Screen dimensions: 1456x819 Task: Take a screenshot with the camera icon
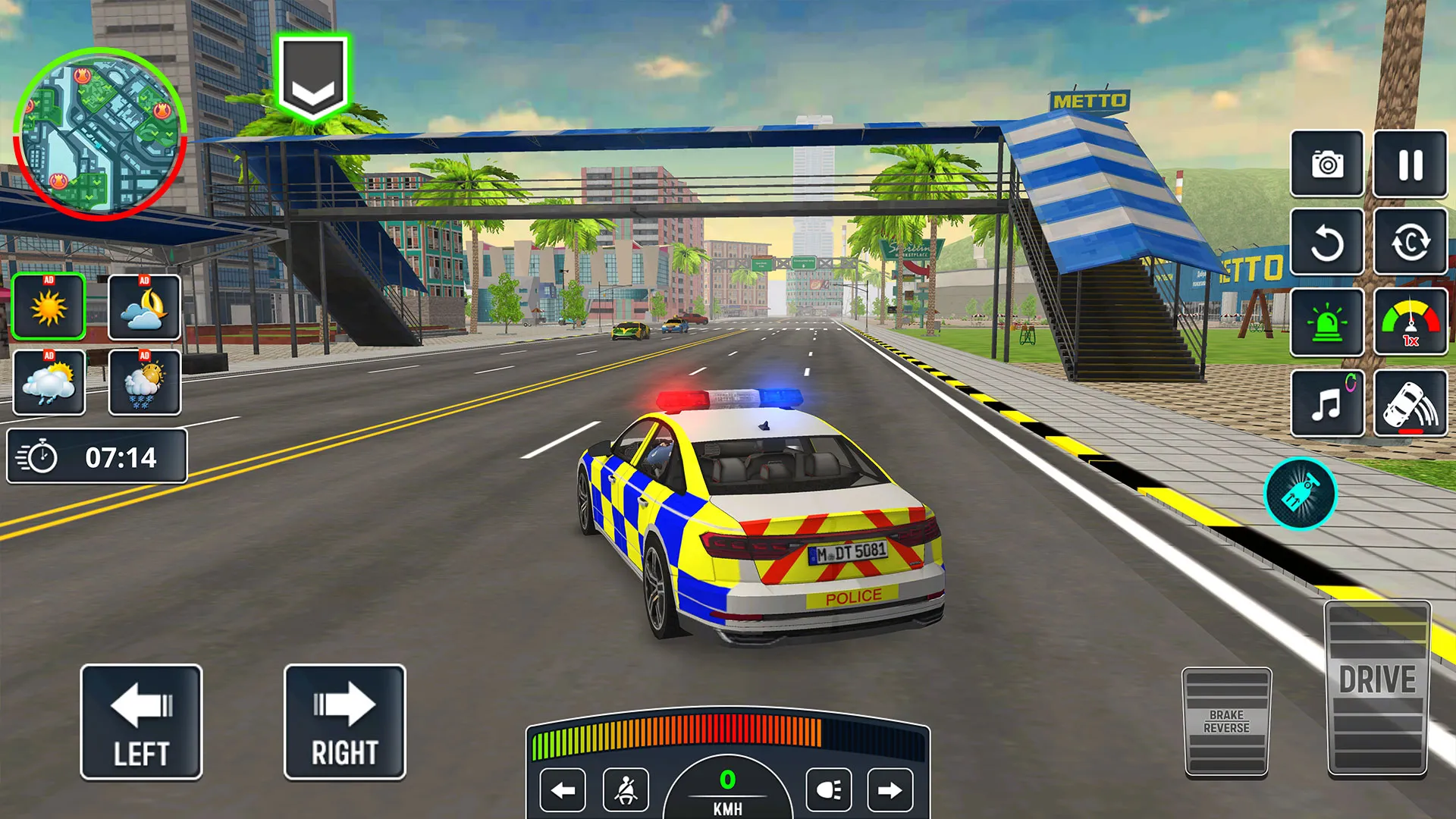[1327, 165]
